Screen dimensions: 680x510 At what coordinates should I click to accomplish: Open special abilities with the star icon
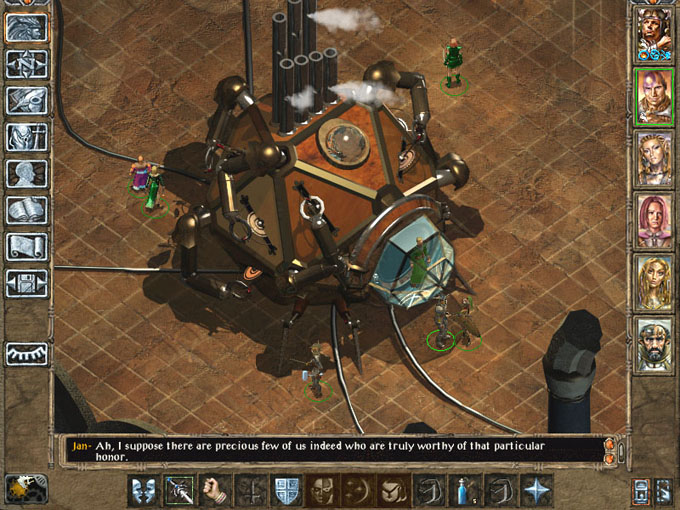click(x=537, y=490)
